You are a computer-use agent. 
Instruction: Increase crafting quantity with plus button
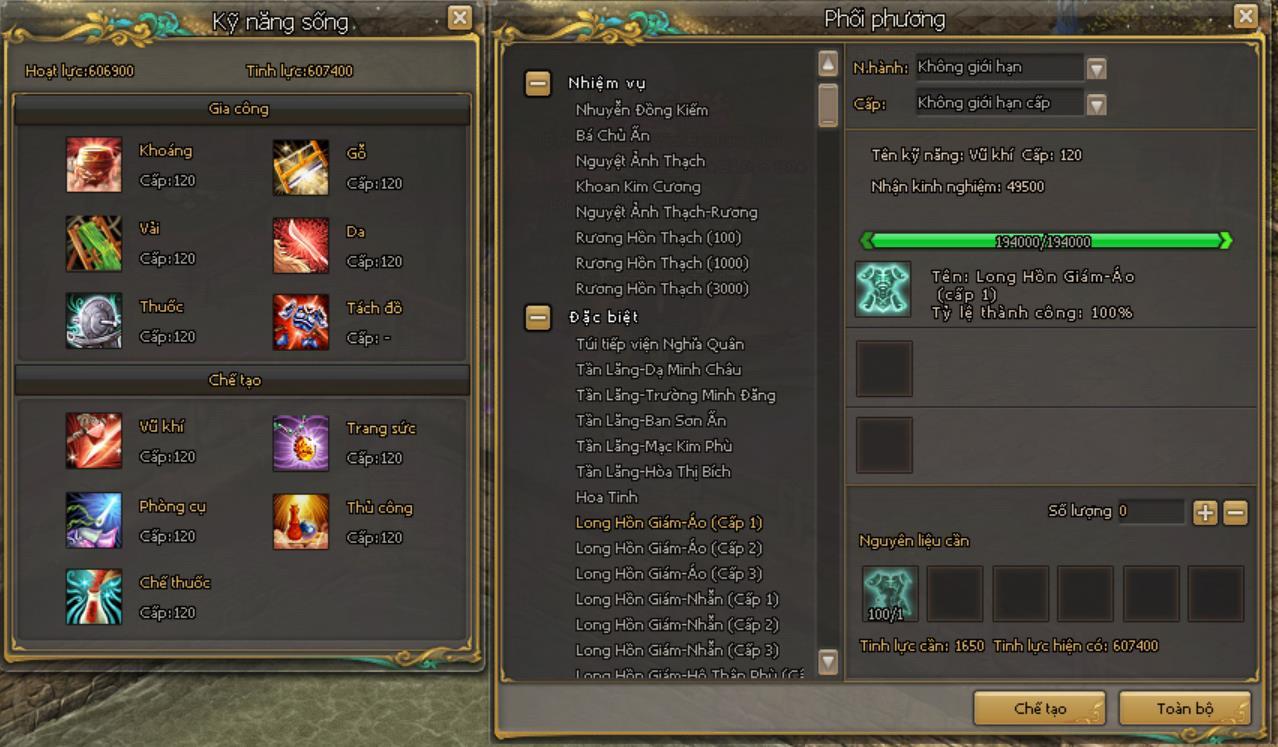coord(1205,513)
